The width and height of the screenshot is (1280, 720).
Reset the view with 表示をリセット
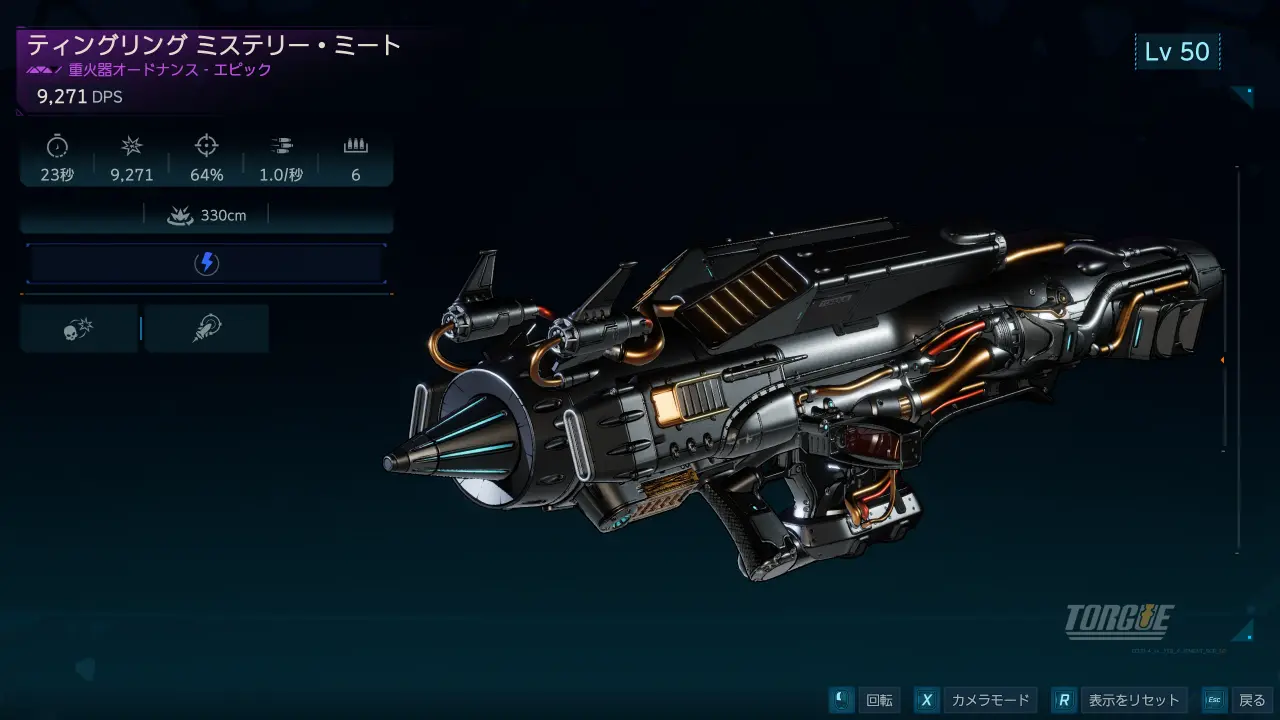click(x=1133, y=700)
